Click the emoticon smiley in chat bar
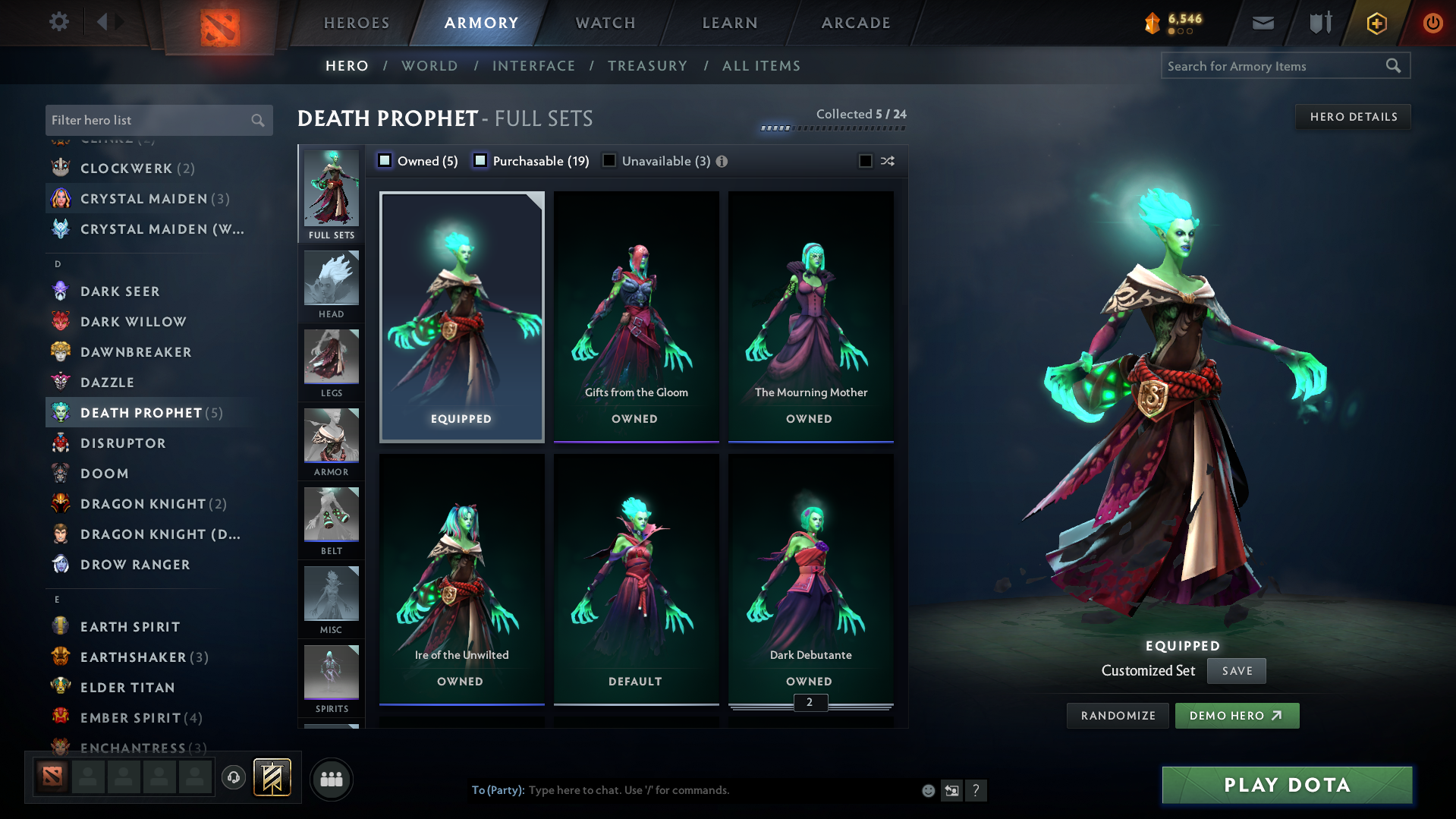This screenshot has width=1456, height=819. pyautogui.click(x=927, y=789)
